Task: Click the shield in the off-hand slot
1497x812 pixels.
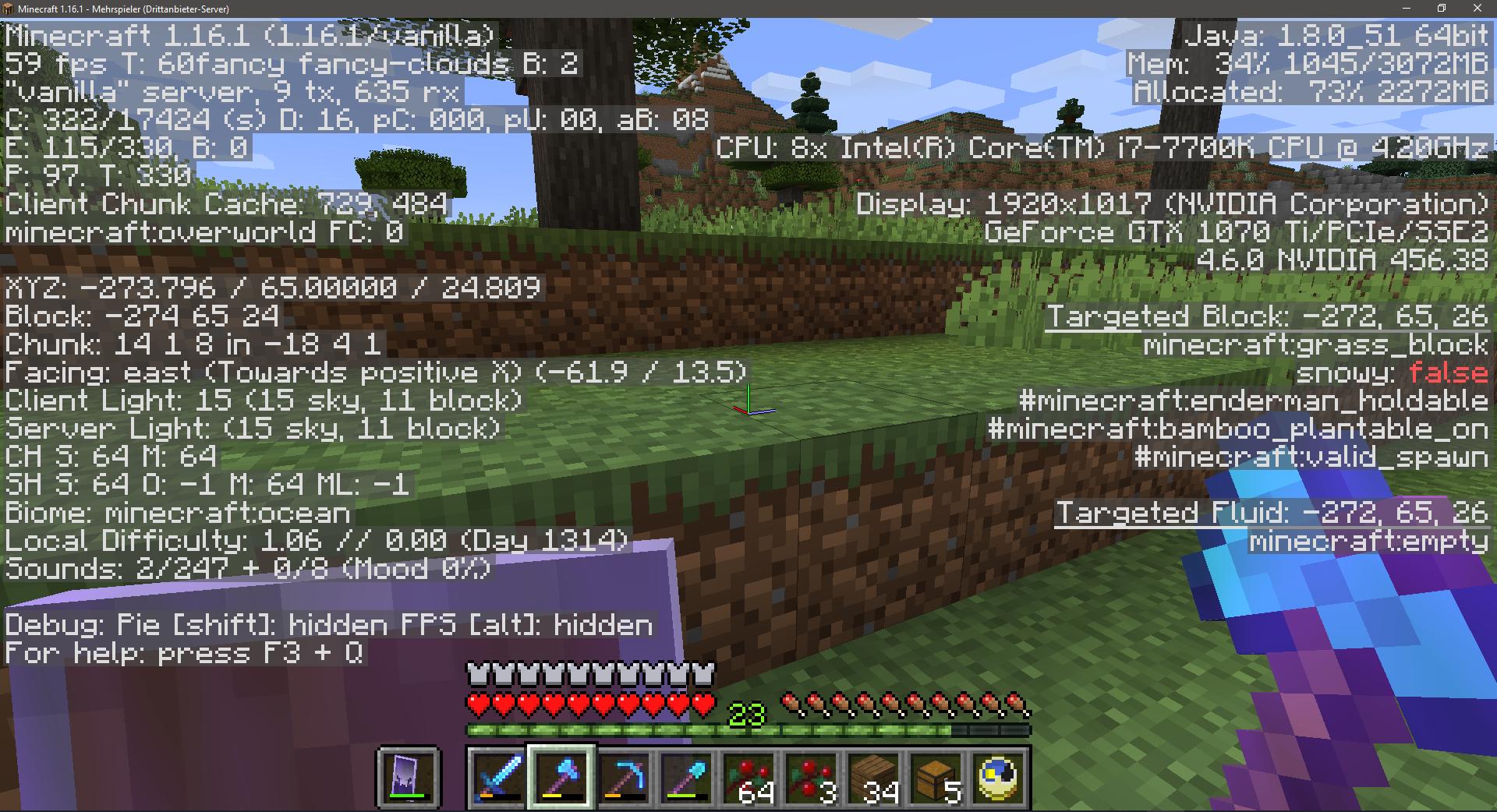Action: [409, 778]
